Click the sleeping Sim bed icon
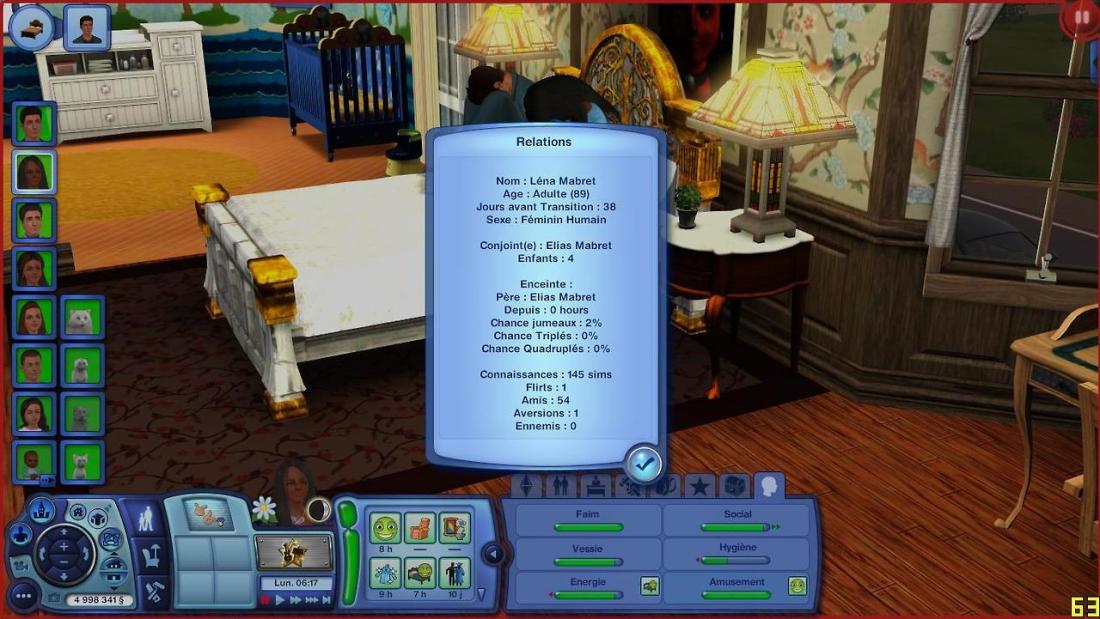Screen dimensions: 1100x619 pos(31,26)
